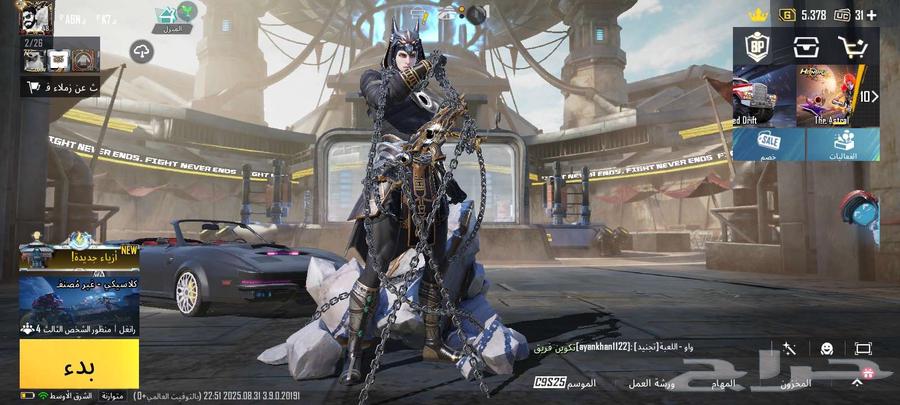The image size is (900, 405).
Task: Start the match with the yellow بدء button
Action: 78,366
